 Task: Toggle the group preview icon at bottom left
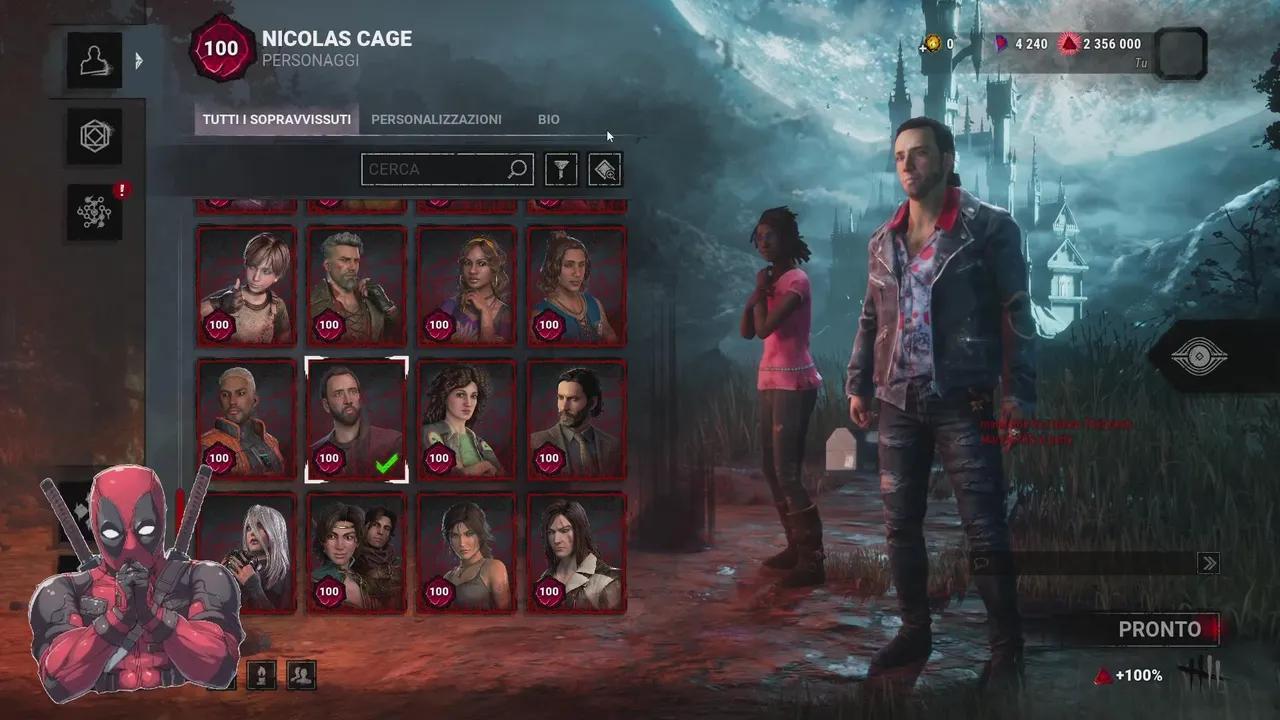click(301, 674)
